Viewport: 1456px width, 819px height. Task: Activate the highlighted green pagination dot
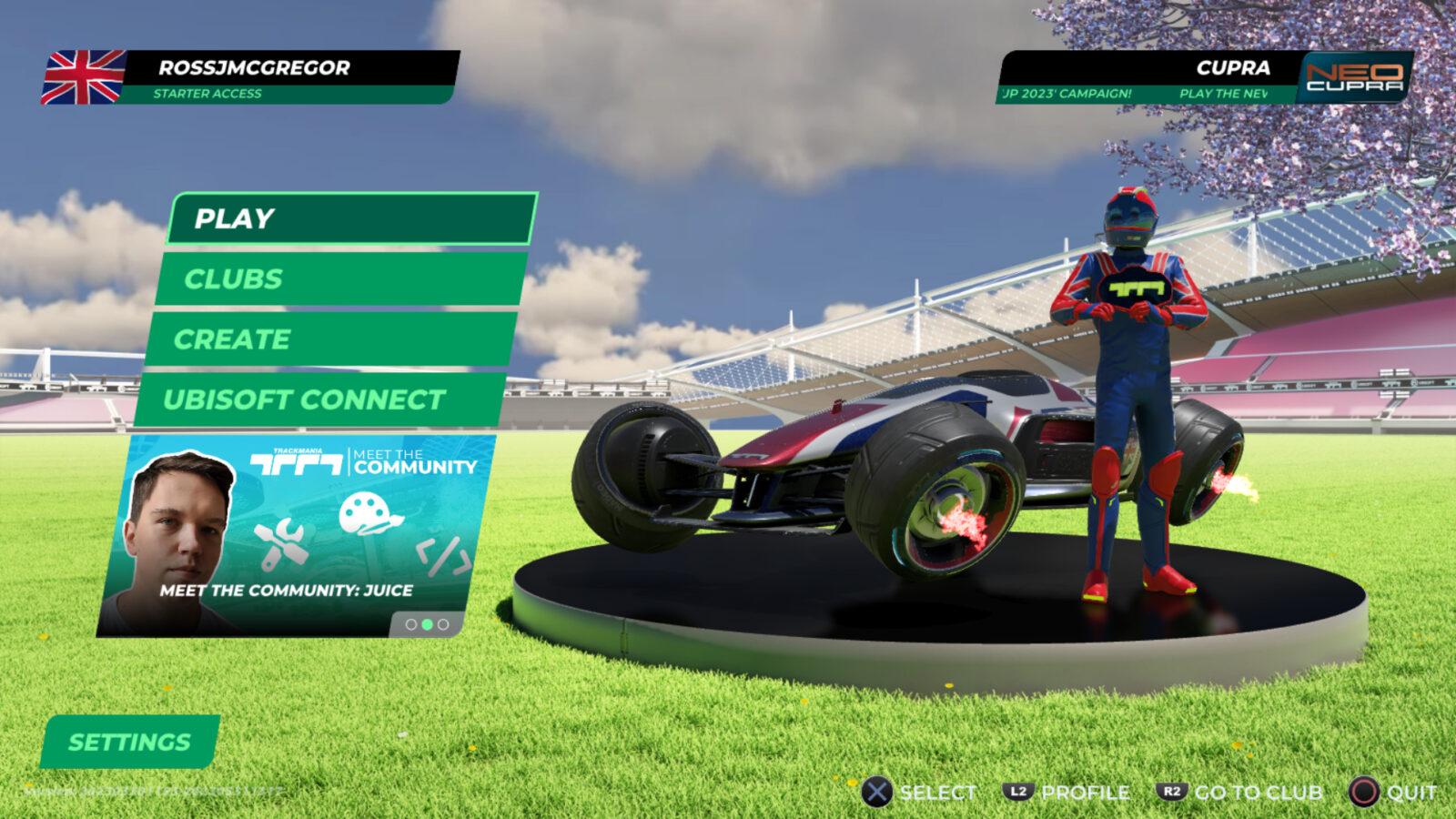point(427,625)
